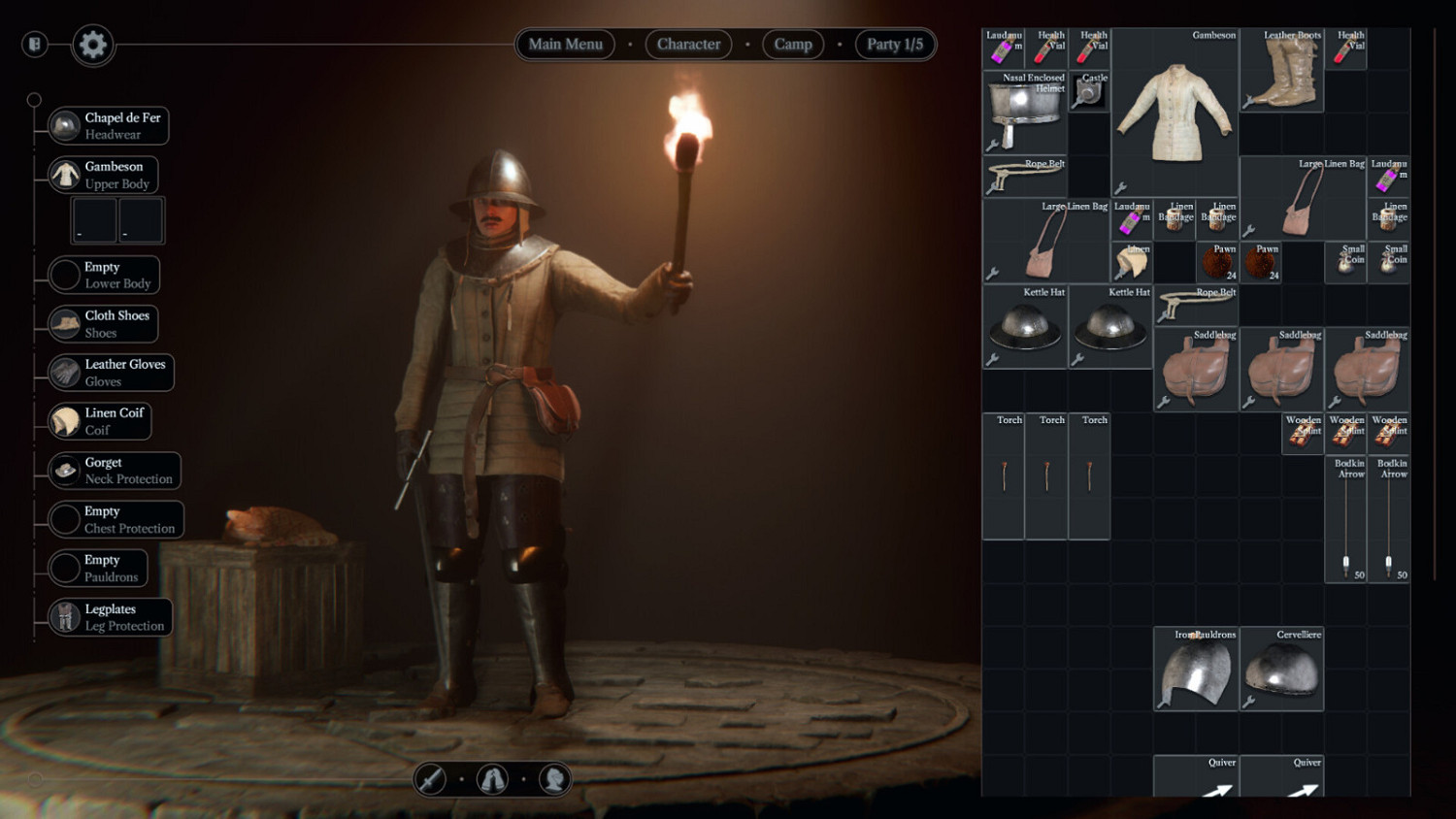Open the Camp screen

tap(792, 45)
